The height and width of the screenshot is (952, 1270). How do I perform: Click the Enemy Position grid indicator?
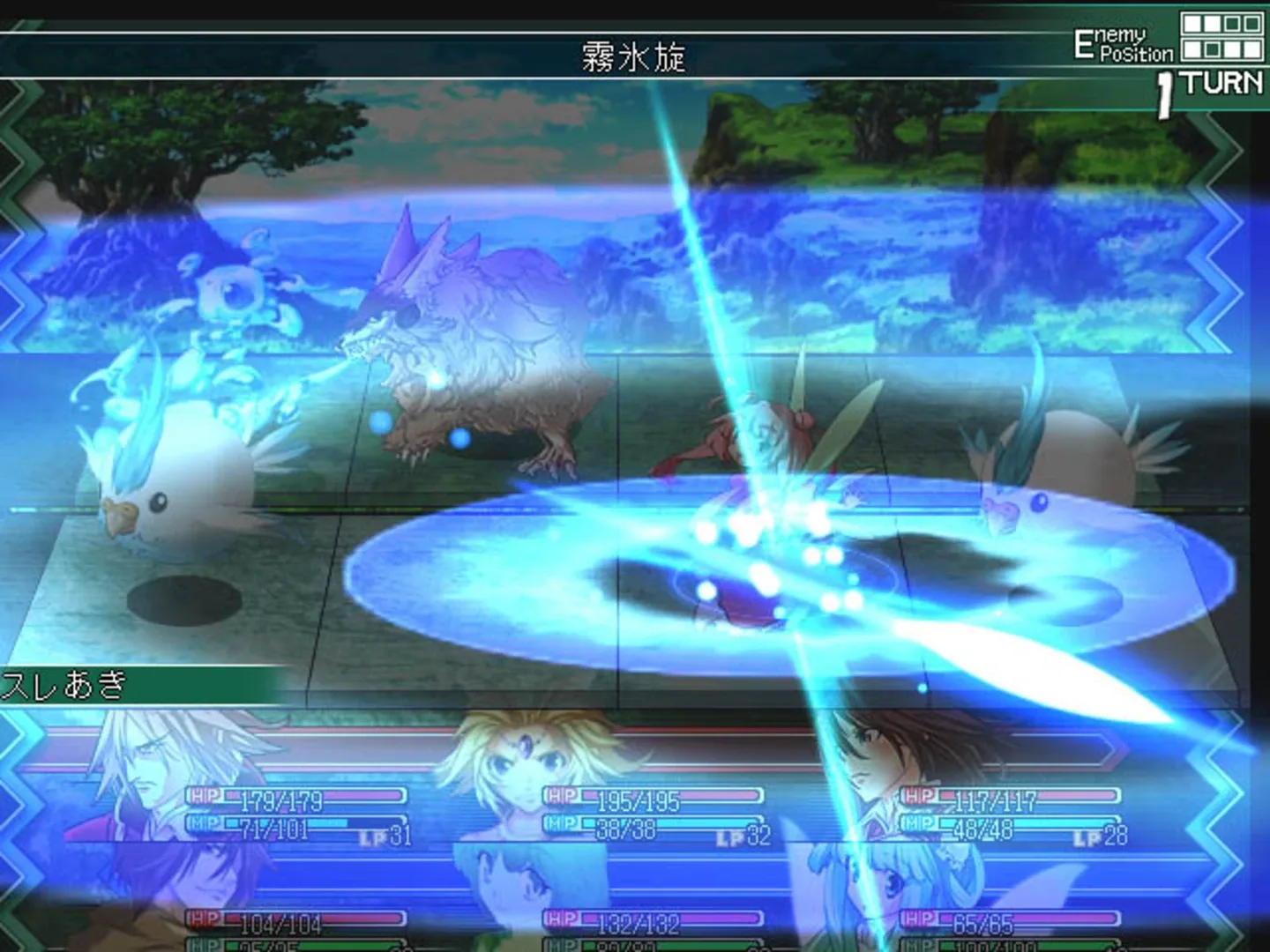click(x=1221, y=35)
